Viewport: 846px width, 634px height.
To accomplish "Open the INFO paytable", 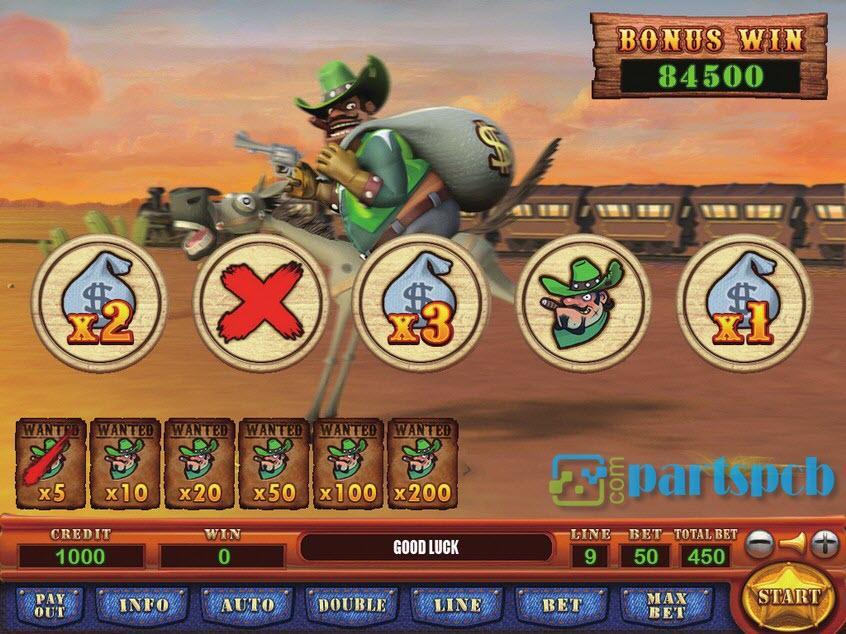I will coord(144,605).
